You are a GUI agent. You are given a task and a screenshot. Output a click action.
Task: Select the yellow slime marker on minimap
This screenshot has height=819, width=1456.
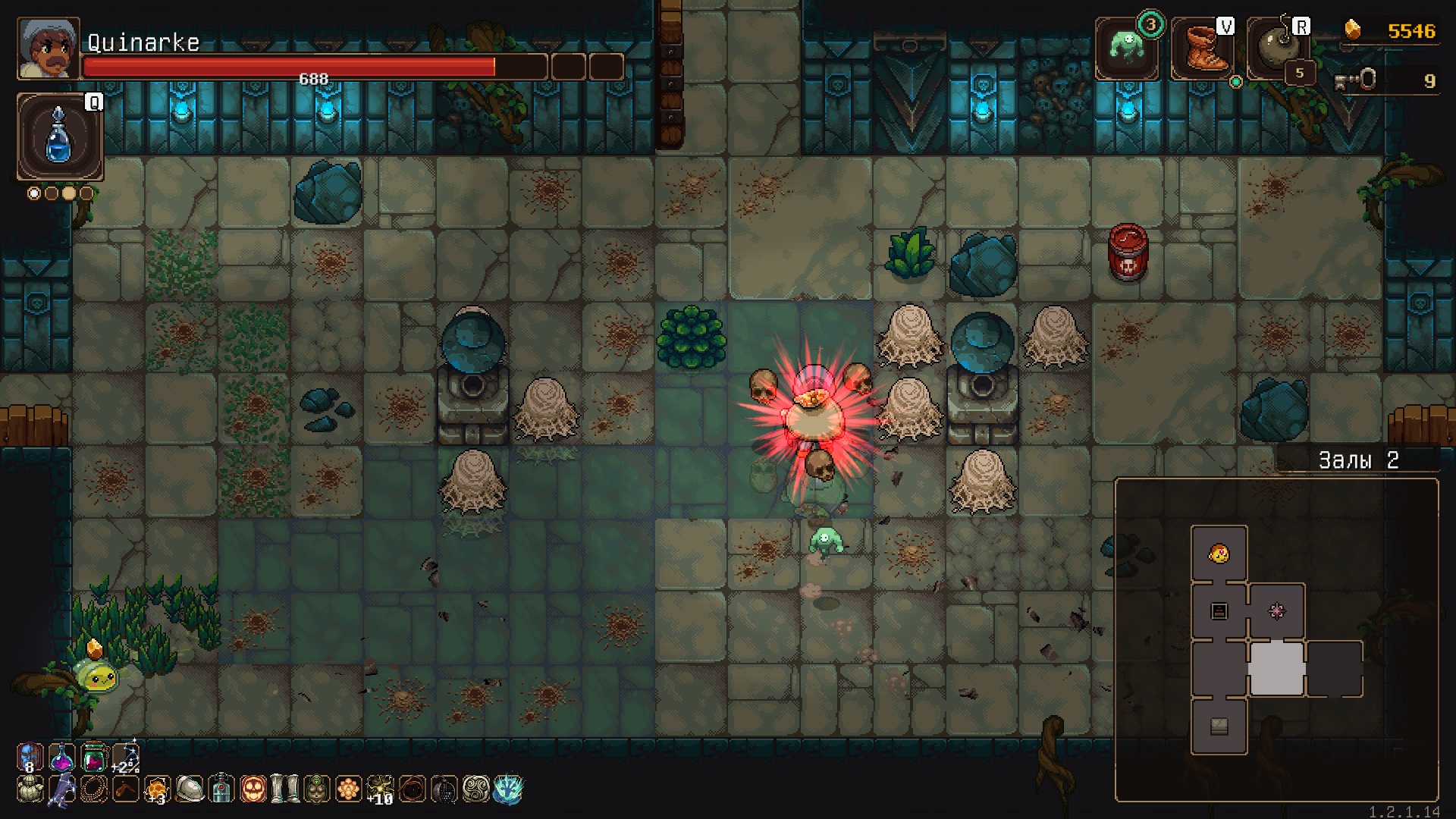coord(1219,554)
